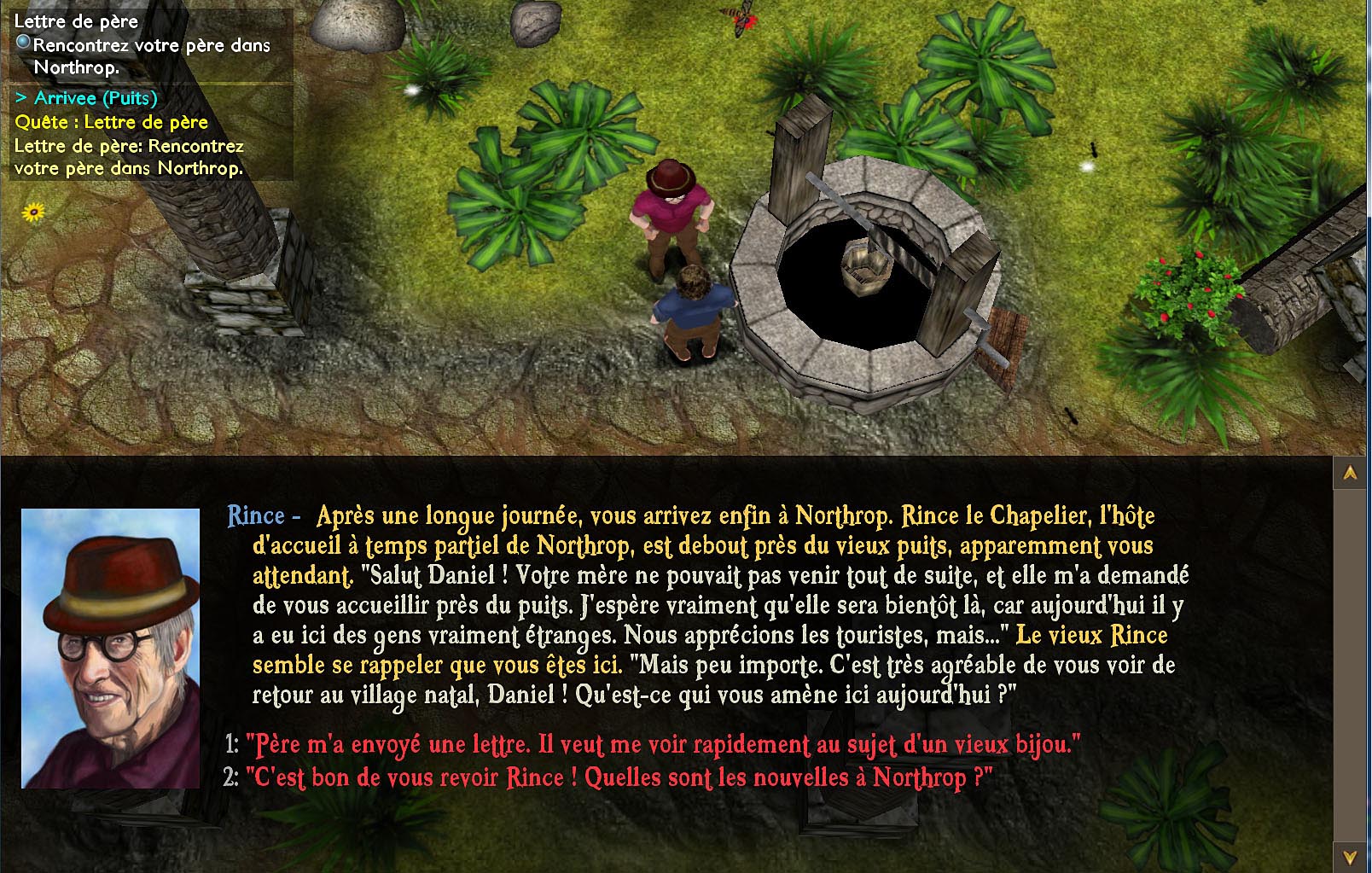The image size is (1372, 873).
Task: Click the dialogue scroll up arrow
Action: tap(1350, 472)
